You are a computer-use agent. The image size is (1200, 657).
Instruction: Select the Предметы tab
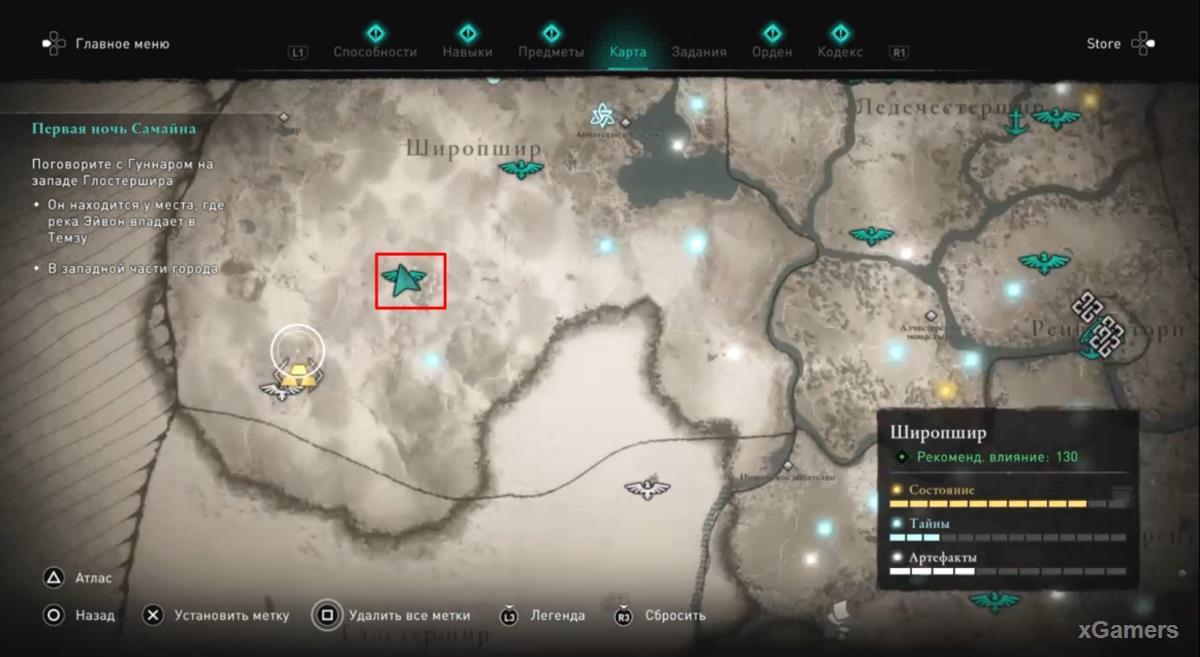551,52
